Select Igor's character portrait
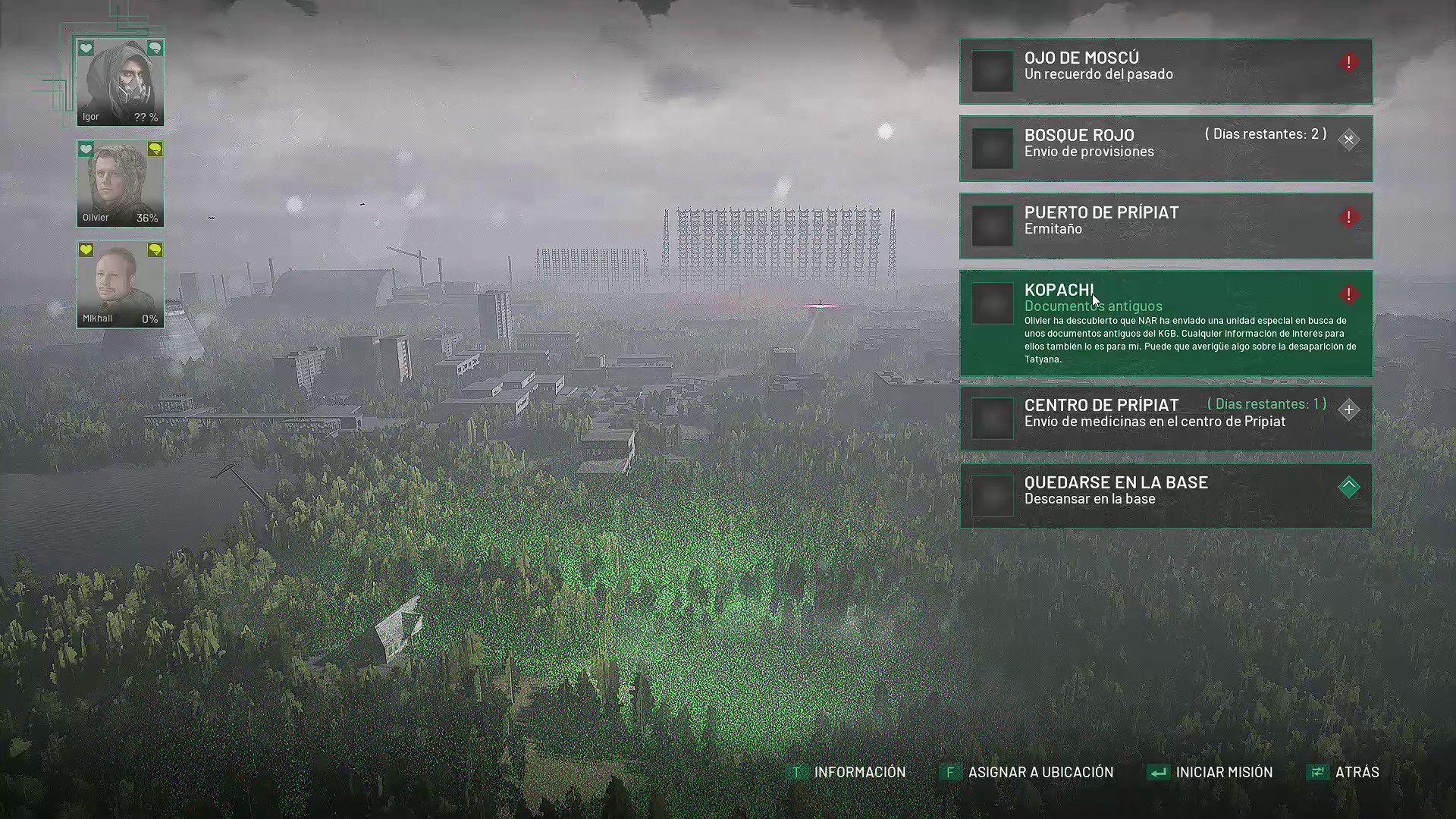This screenshot has height=819, width=1456. [120, 82]
